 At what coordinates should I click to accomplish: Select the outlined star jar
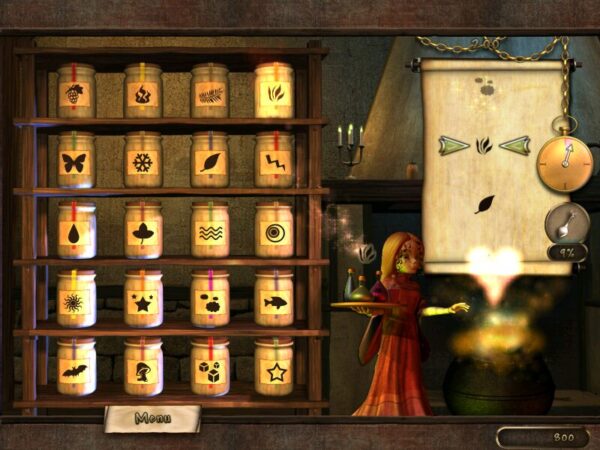point(273,370)
